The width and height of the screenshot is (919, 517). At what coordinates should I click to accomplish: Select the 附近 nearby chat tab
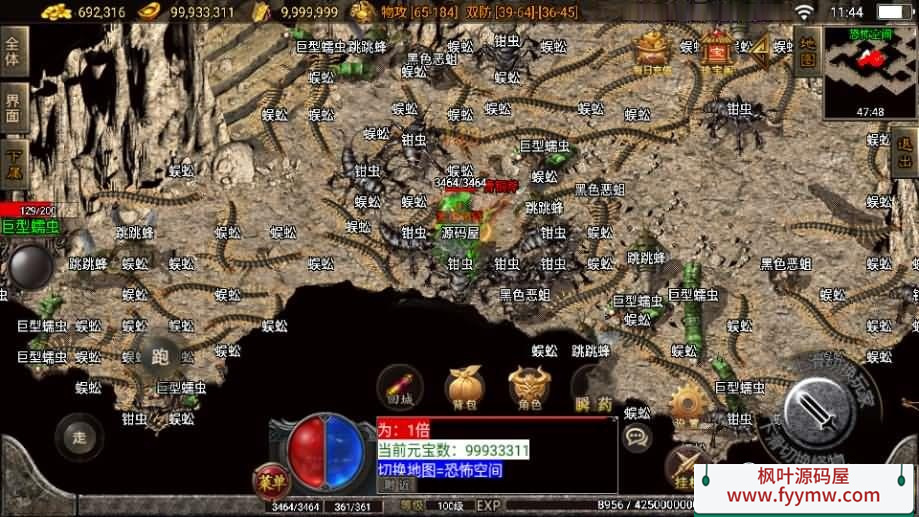tap(394, 484)
